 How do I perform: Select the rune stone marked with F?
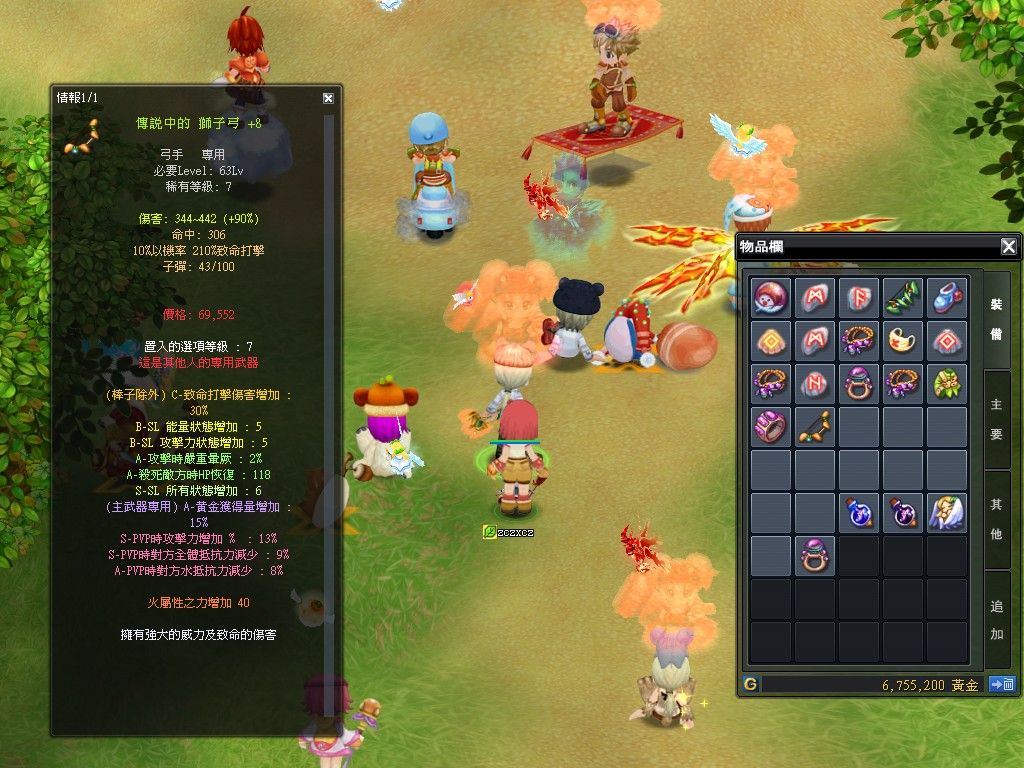tap(859, 298)
